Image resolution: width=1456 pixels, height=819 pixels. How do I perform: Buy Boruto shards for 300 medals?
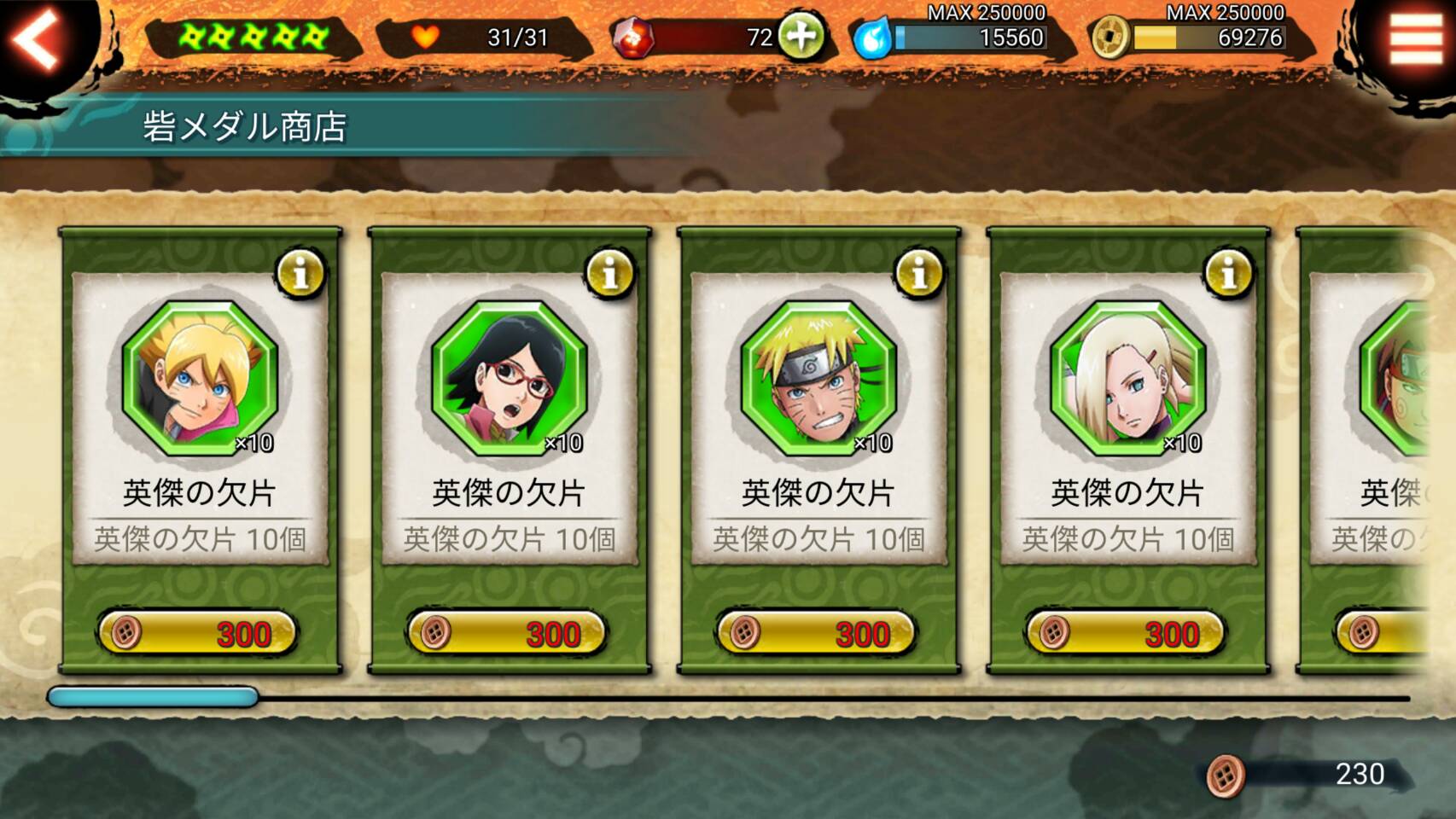point(198,634)
